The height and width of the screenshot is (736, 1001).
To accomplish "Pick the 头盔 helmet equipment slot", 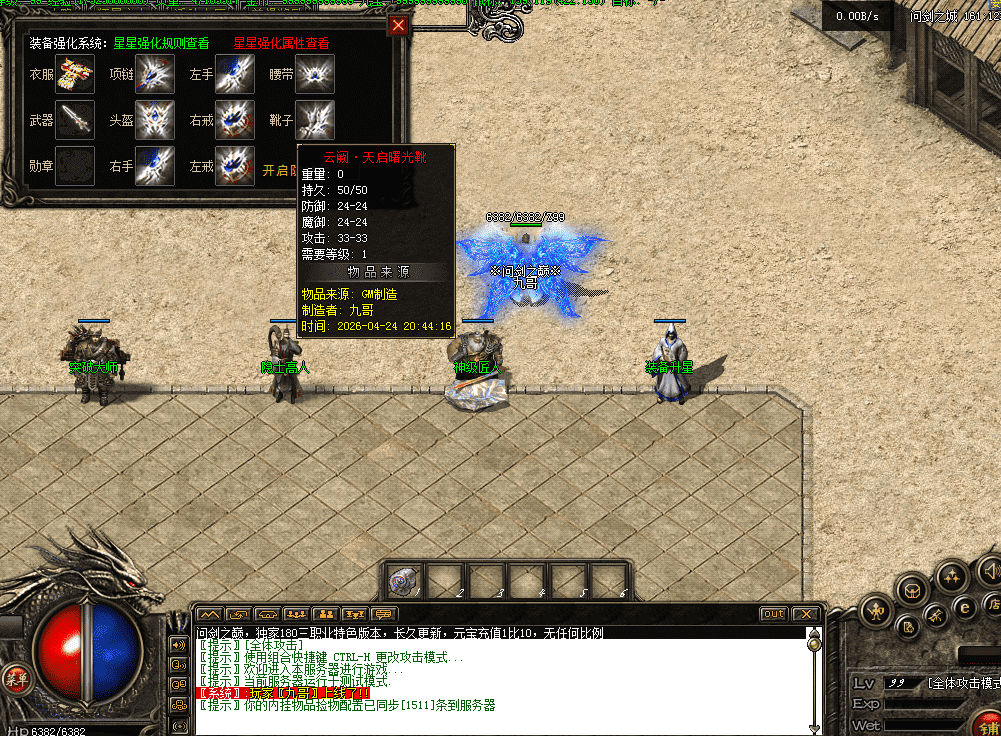I will click(x=155, y=120).
